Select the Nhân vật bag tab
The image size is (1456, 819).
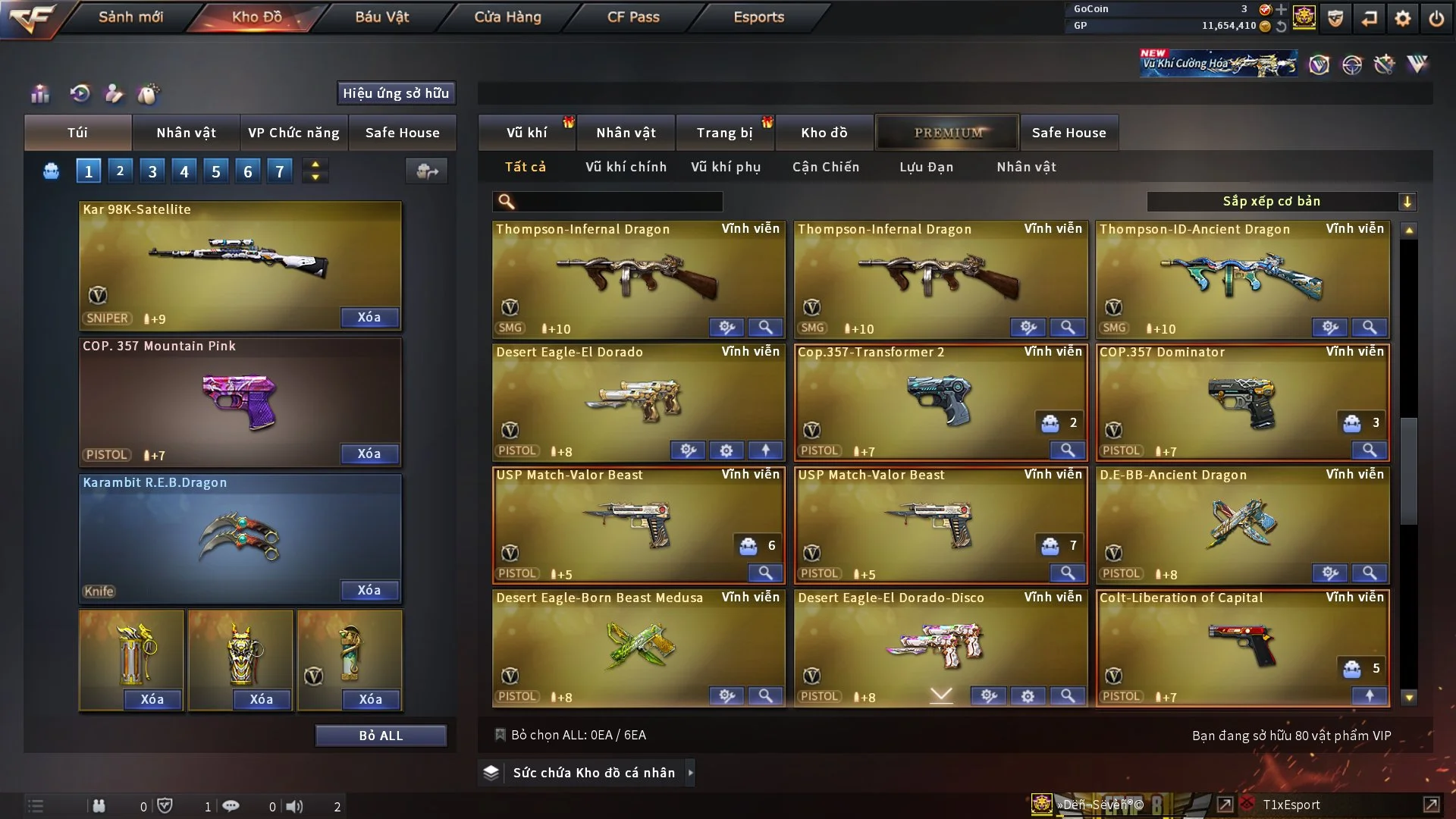pos(186,133)
